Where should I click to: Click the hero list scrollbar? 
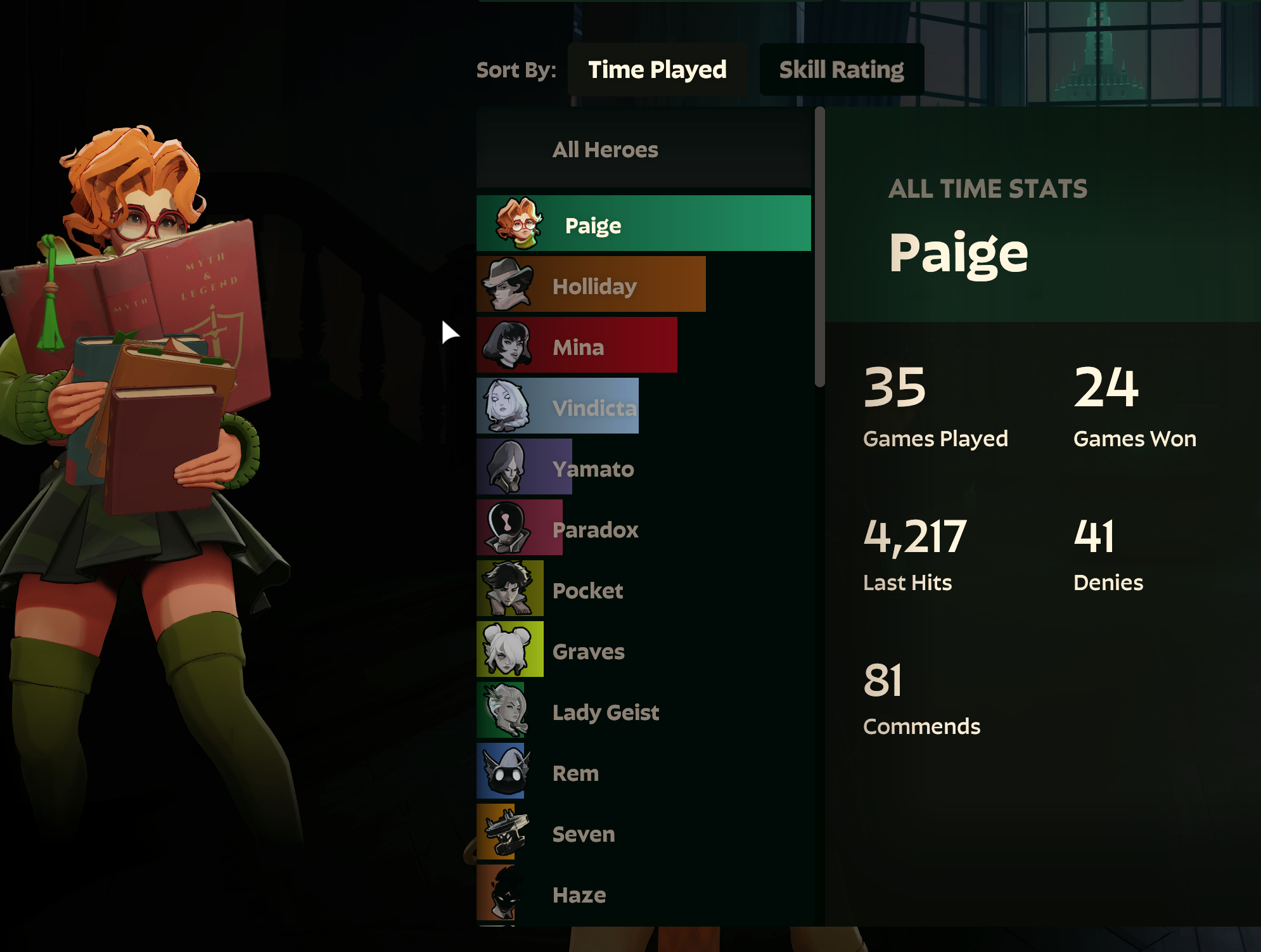(x=819, y=247)
